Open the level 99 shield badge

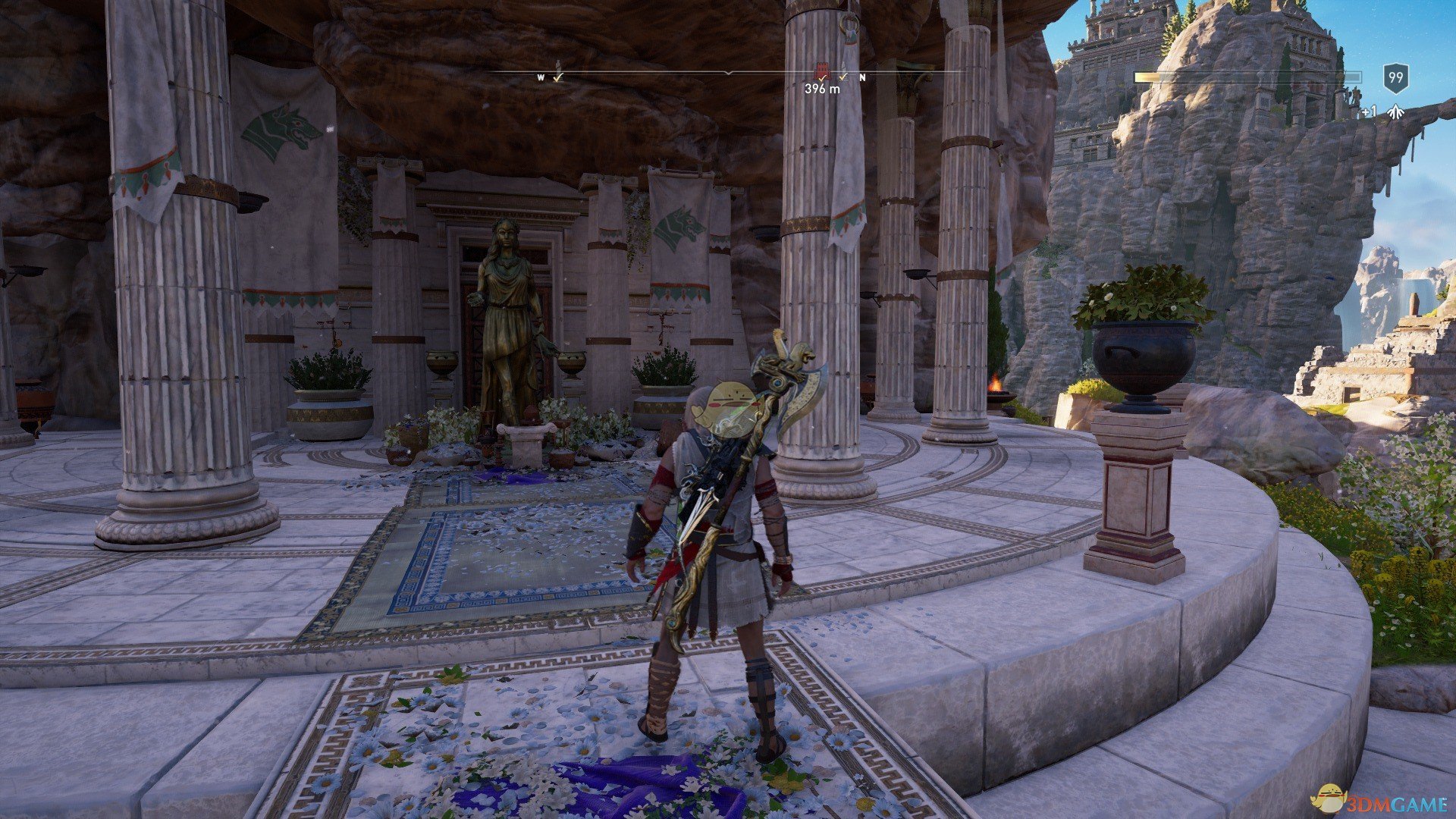click(1395, 77)
